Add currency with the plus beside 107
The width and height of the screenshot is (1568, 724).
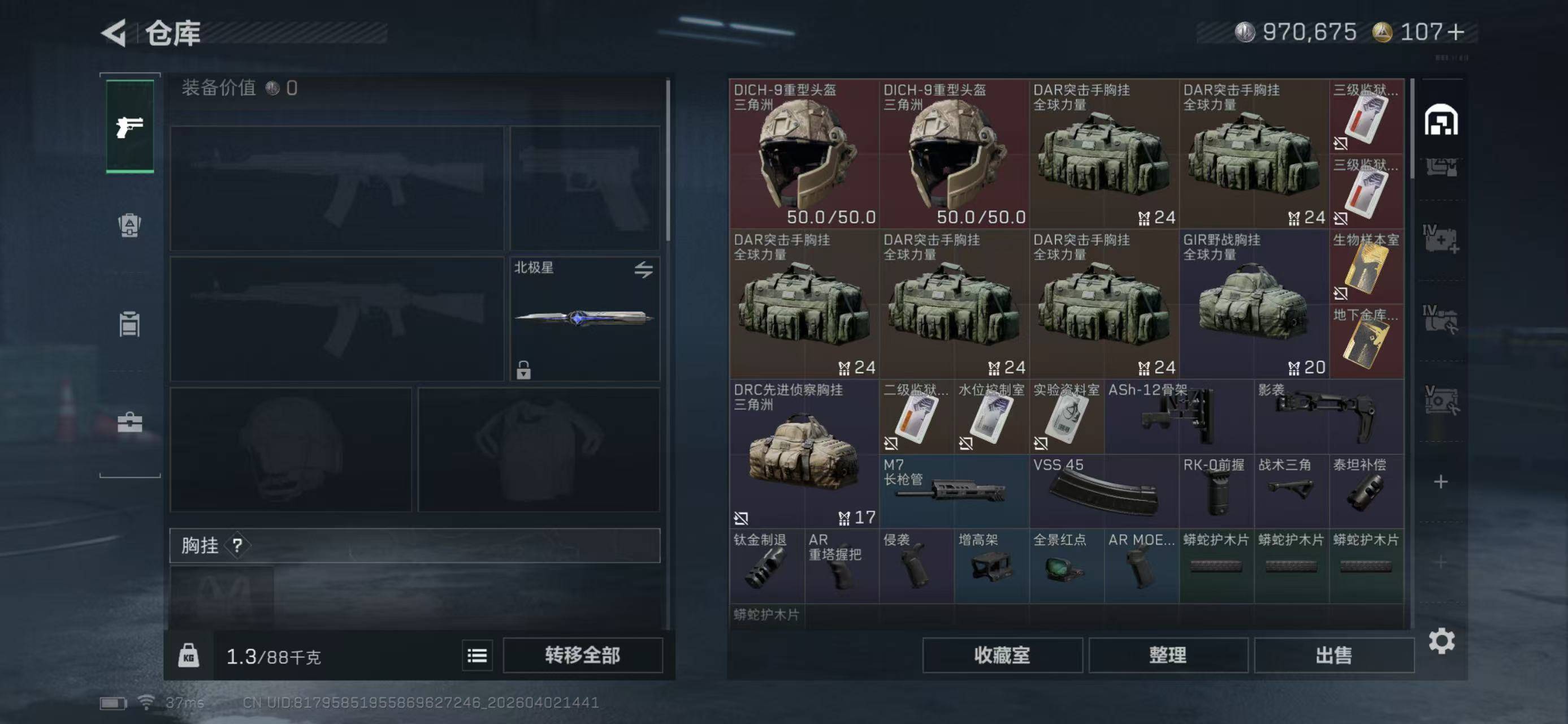pyautogui.click(x=1456, y=32)
